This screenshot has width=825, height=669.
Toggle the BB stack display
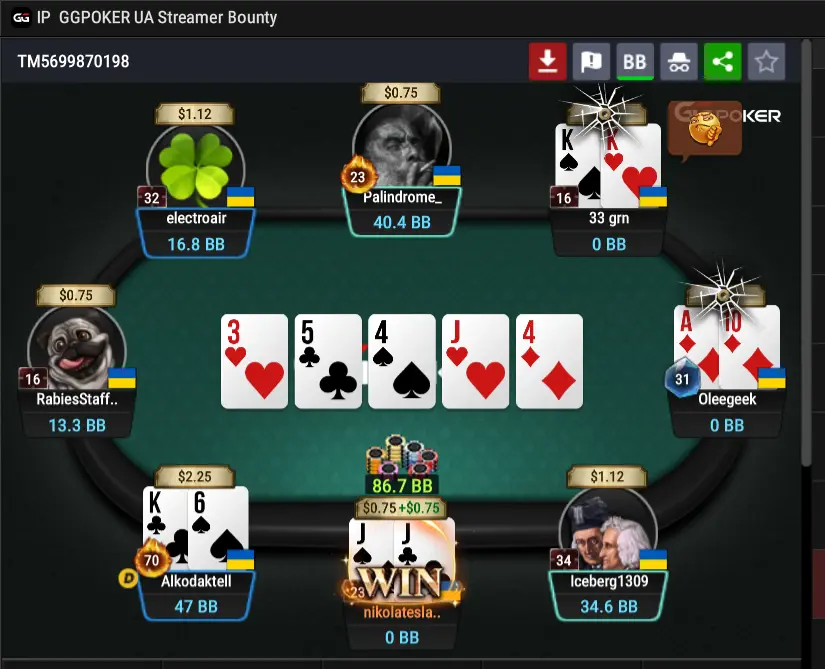635,62
